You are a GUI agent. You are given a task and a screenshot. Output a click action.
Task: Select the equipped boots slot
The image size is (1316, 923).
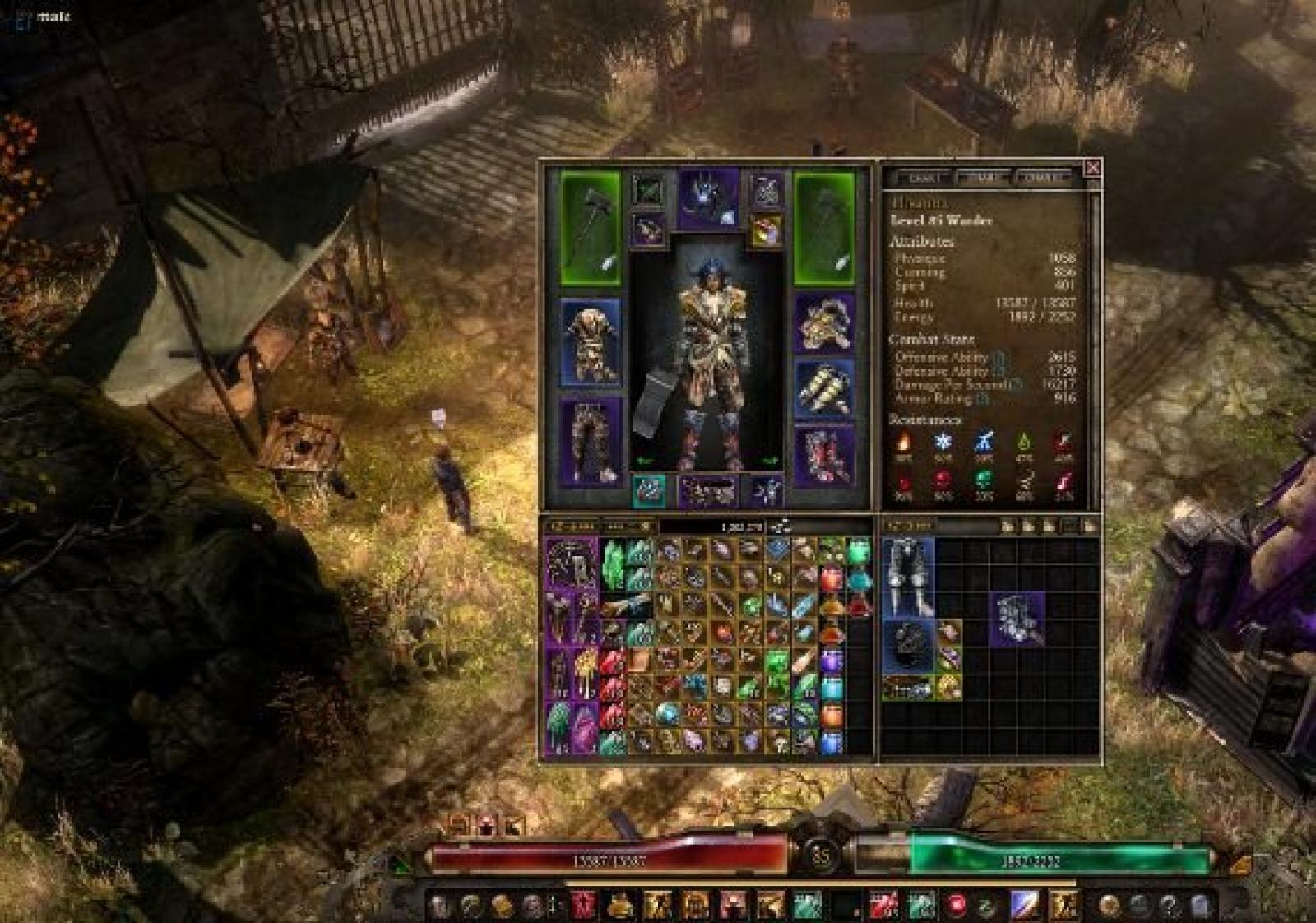coord(823,455)
